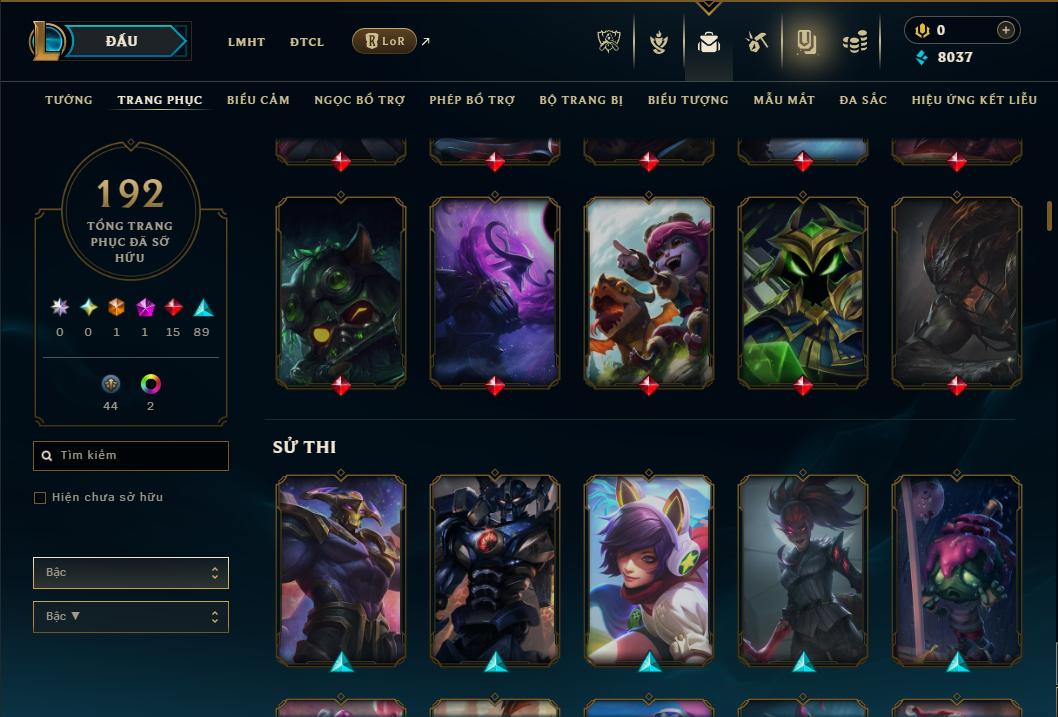The width and height of the screenshot is (1058, 717).
Task: Open the first Bậc dropdown
Action: pos(131,573)
